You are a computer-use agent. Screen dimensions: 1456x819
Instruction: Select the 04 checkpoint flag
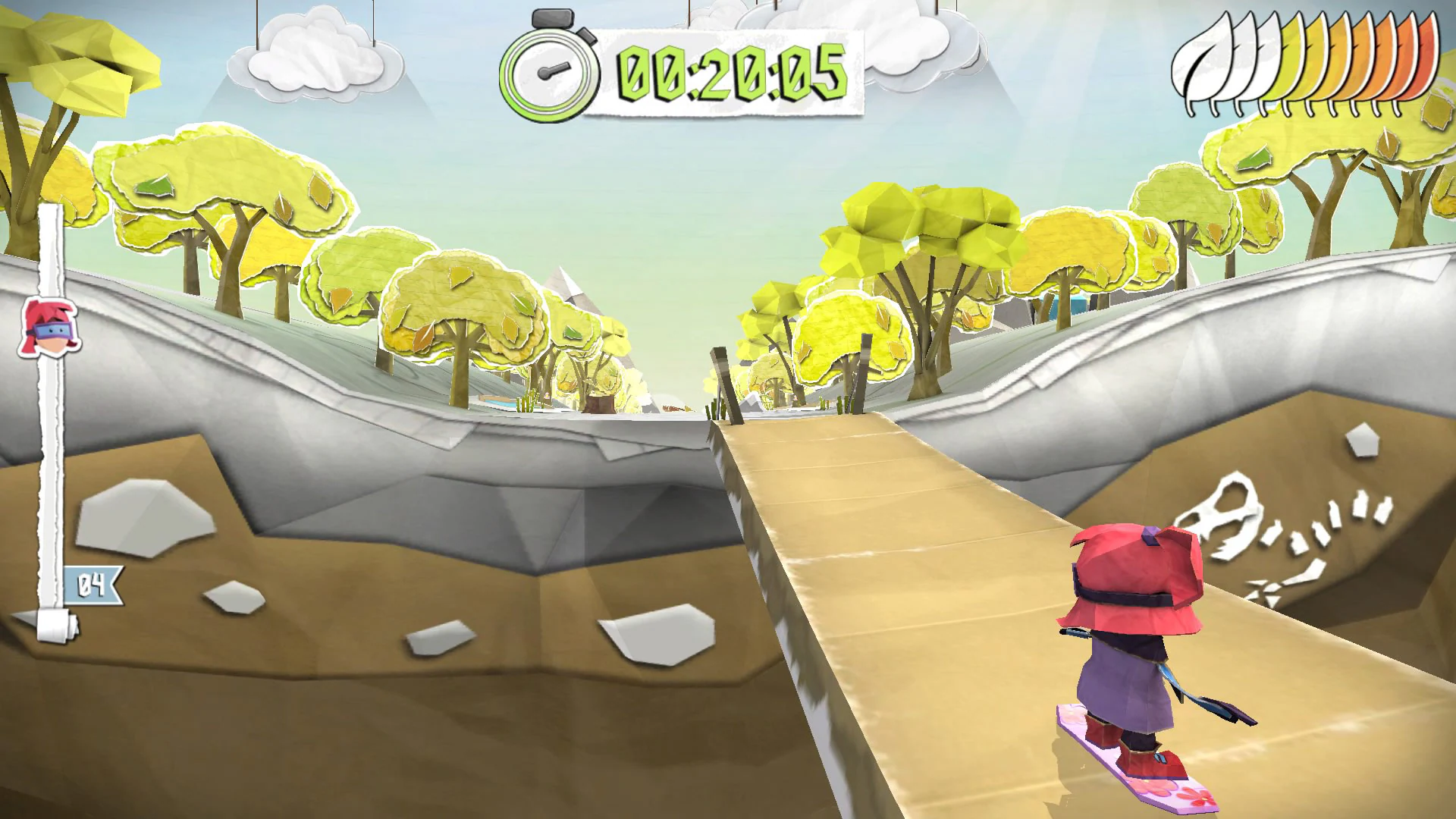[93, 585]
